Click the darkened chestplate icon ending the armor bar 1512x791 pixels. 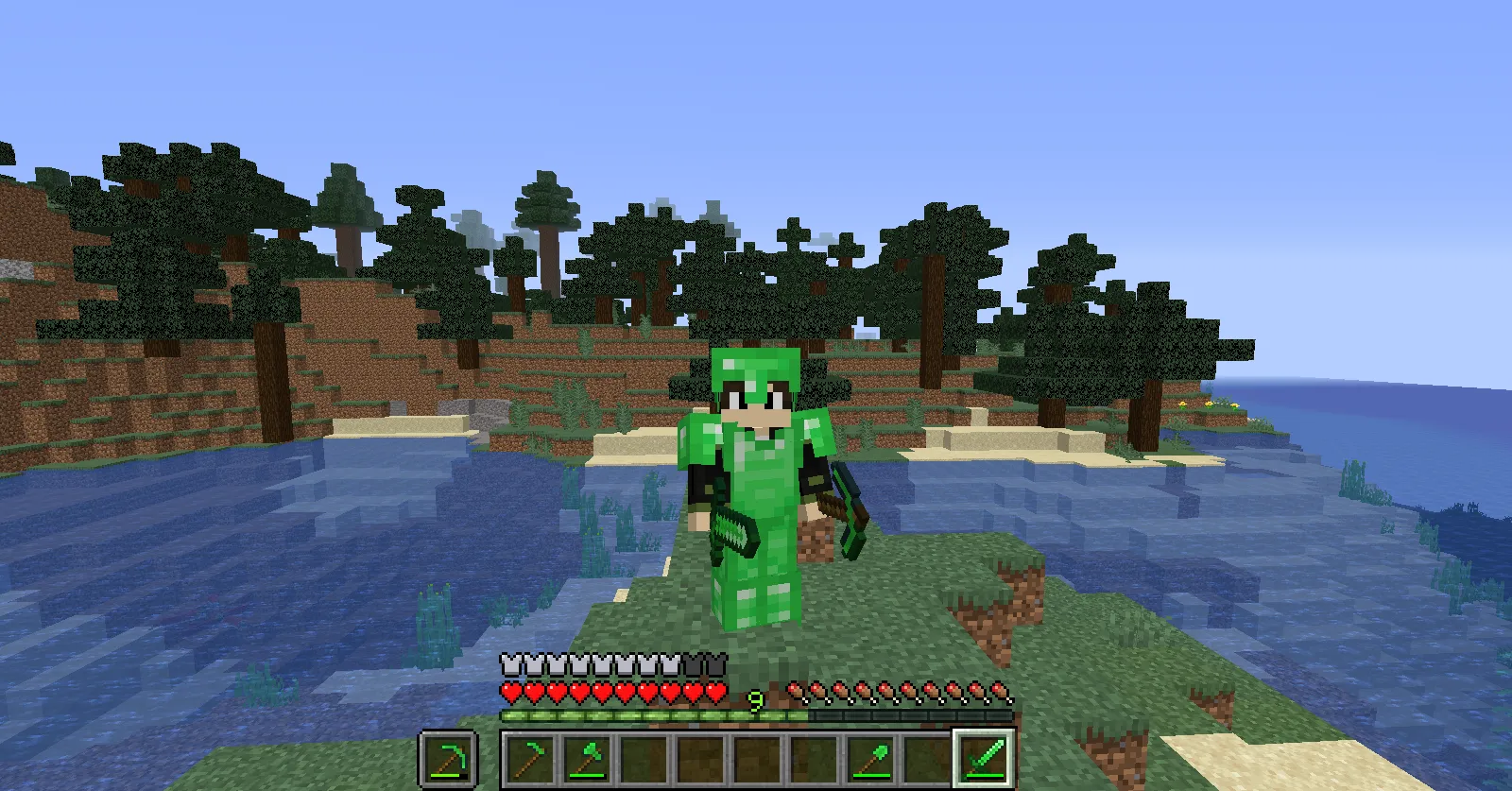tap(716, 662)
